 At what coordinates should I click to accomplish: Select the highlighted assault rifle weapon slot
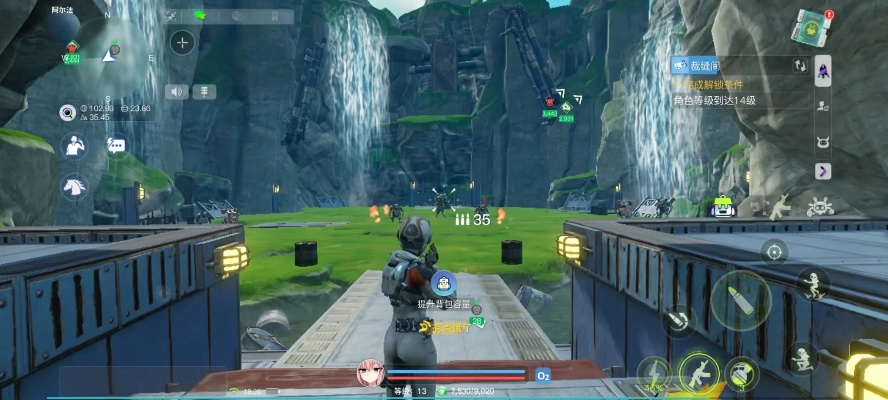699,374
